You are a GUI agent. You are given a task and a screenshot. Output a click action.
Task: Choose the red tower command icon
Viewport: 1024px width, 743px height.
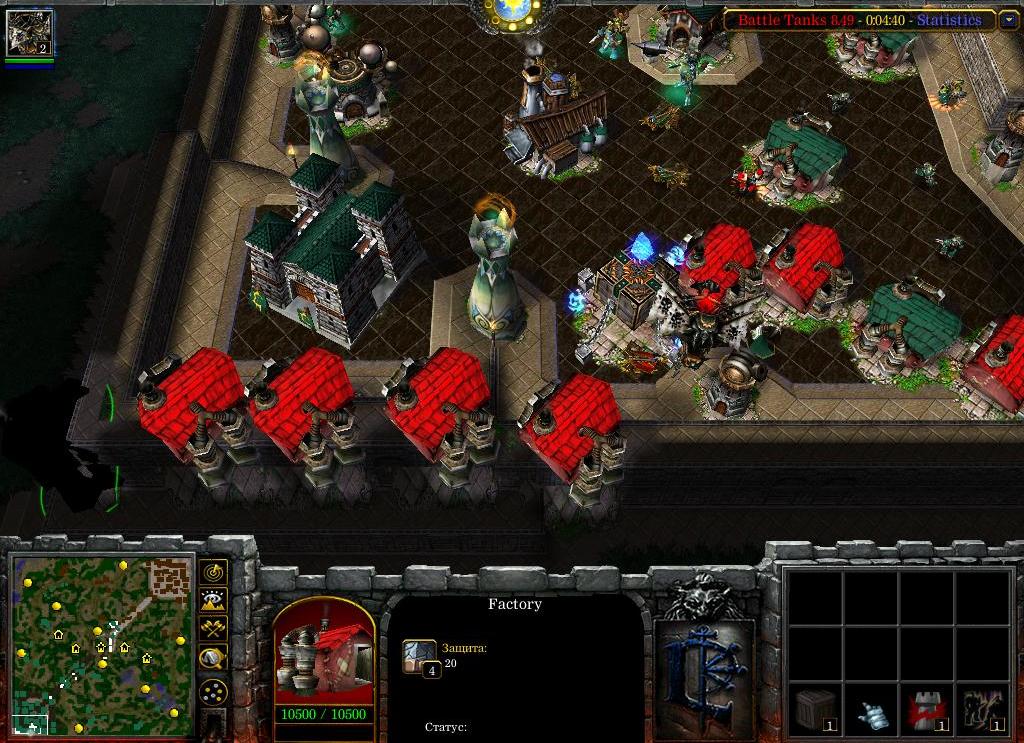click(x=927, y=710)
